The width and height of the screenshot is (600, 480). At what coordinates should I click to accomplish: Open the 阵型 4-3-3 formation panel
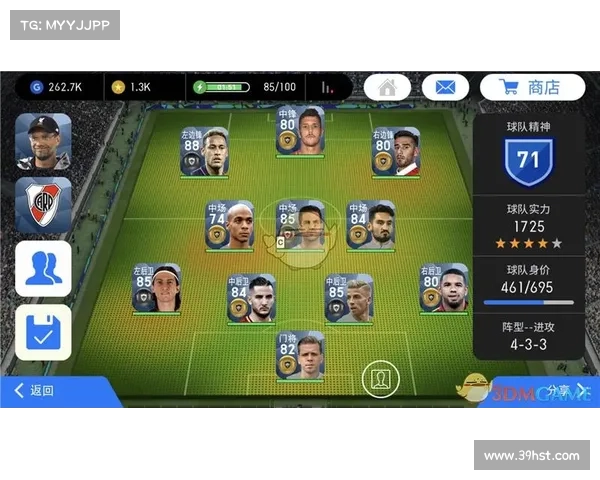point(528,335)
